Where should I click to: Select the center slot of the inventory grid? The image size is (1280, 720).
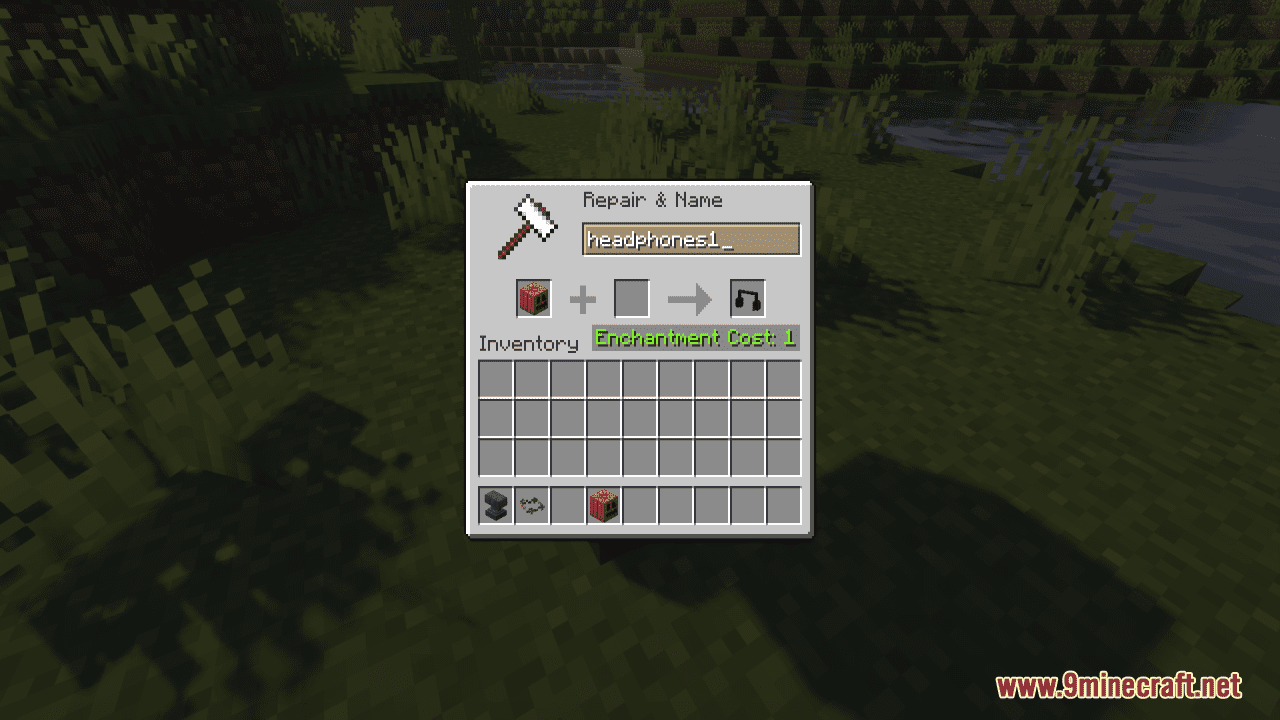pos(640,419)
